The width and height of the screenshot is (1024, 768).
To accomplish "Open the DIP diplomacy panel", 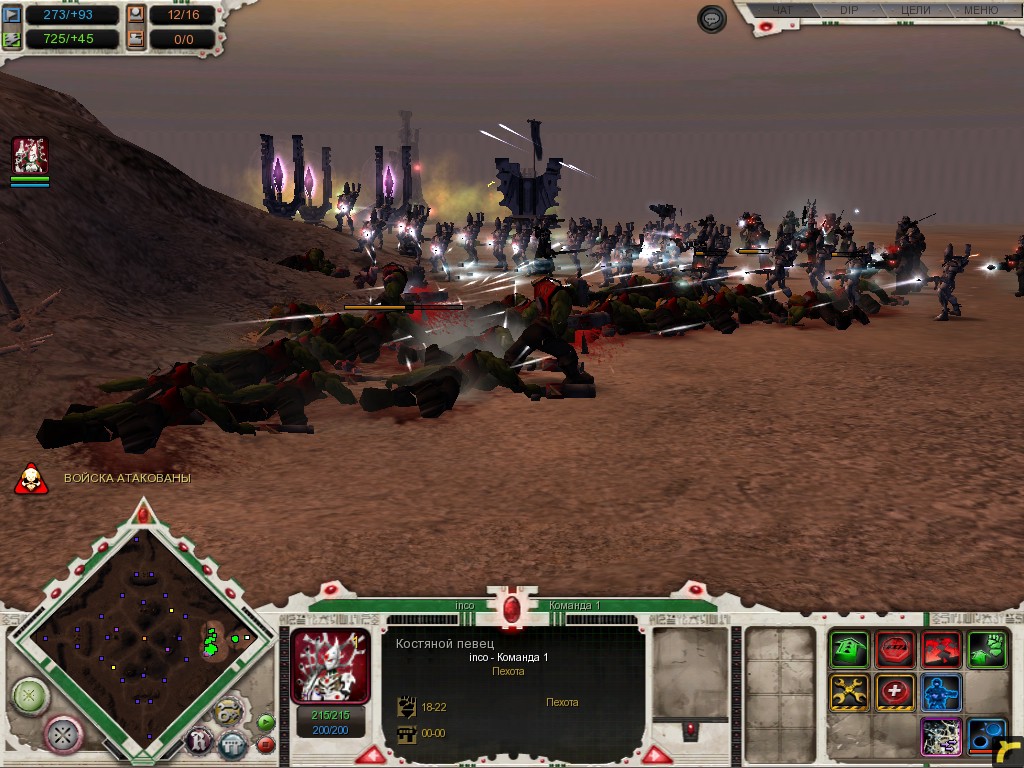I will tap(848, 11).
